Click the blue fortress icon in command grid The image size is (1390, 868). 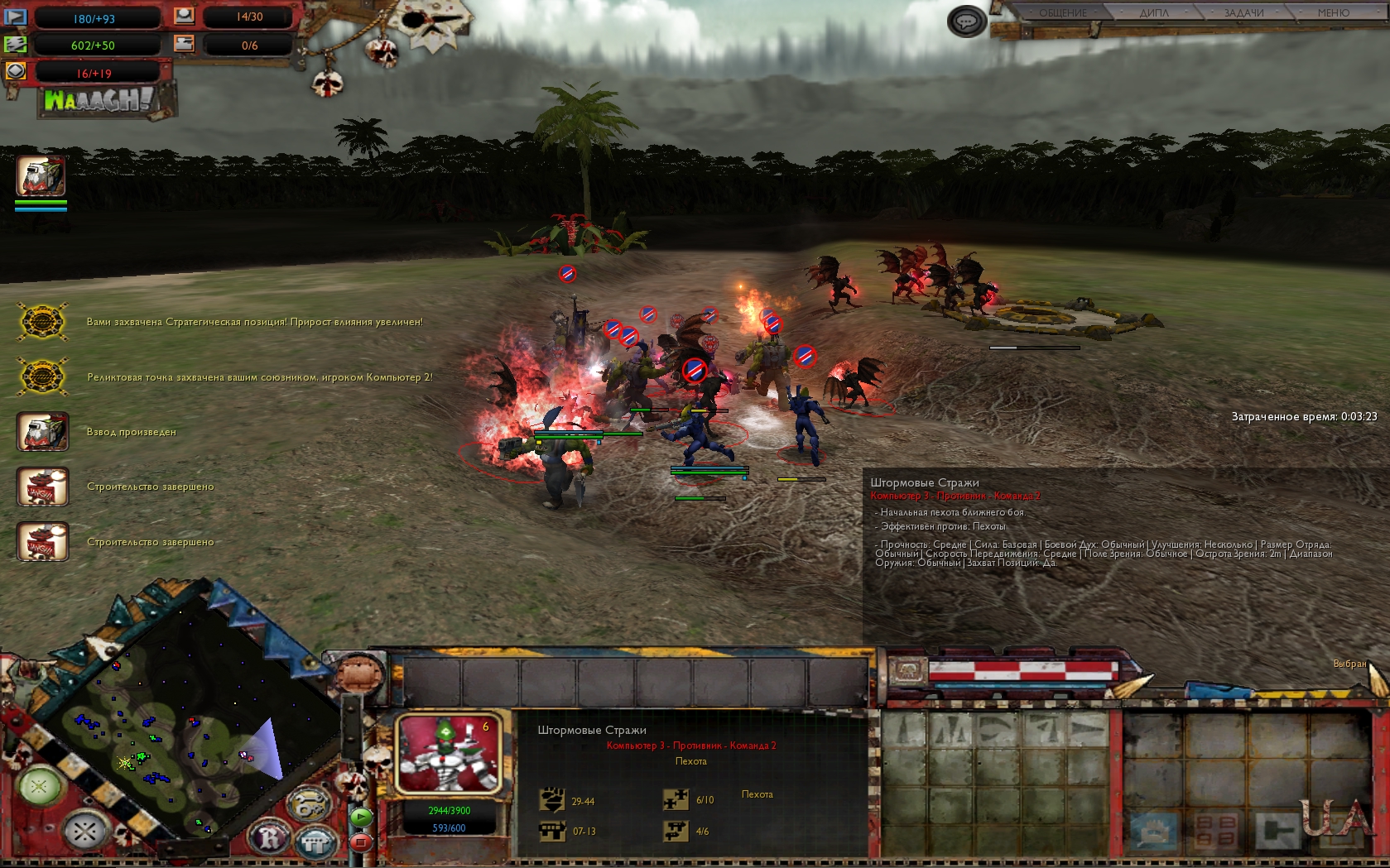(x=1153, y=831)
